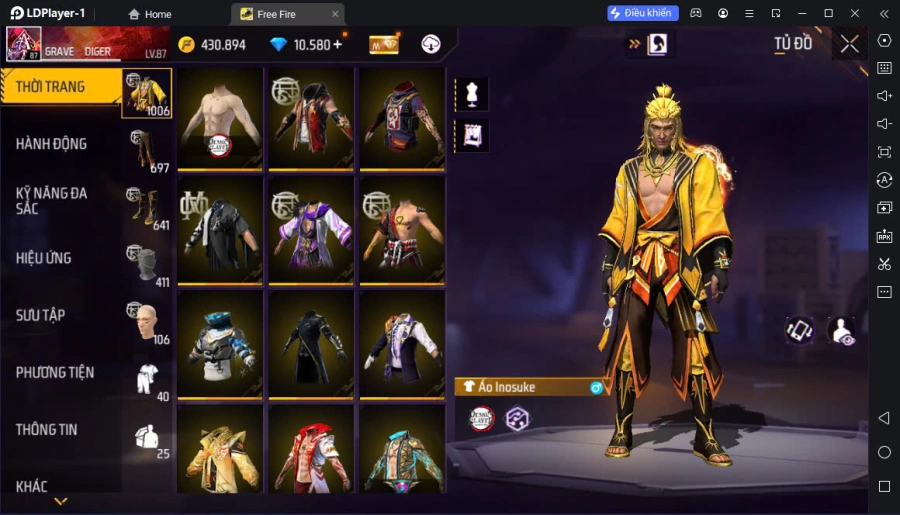Open the mannequin outfit preset icon
Screen dimensions: 900x515
click(471, 94)
